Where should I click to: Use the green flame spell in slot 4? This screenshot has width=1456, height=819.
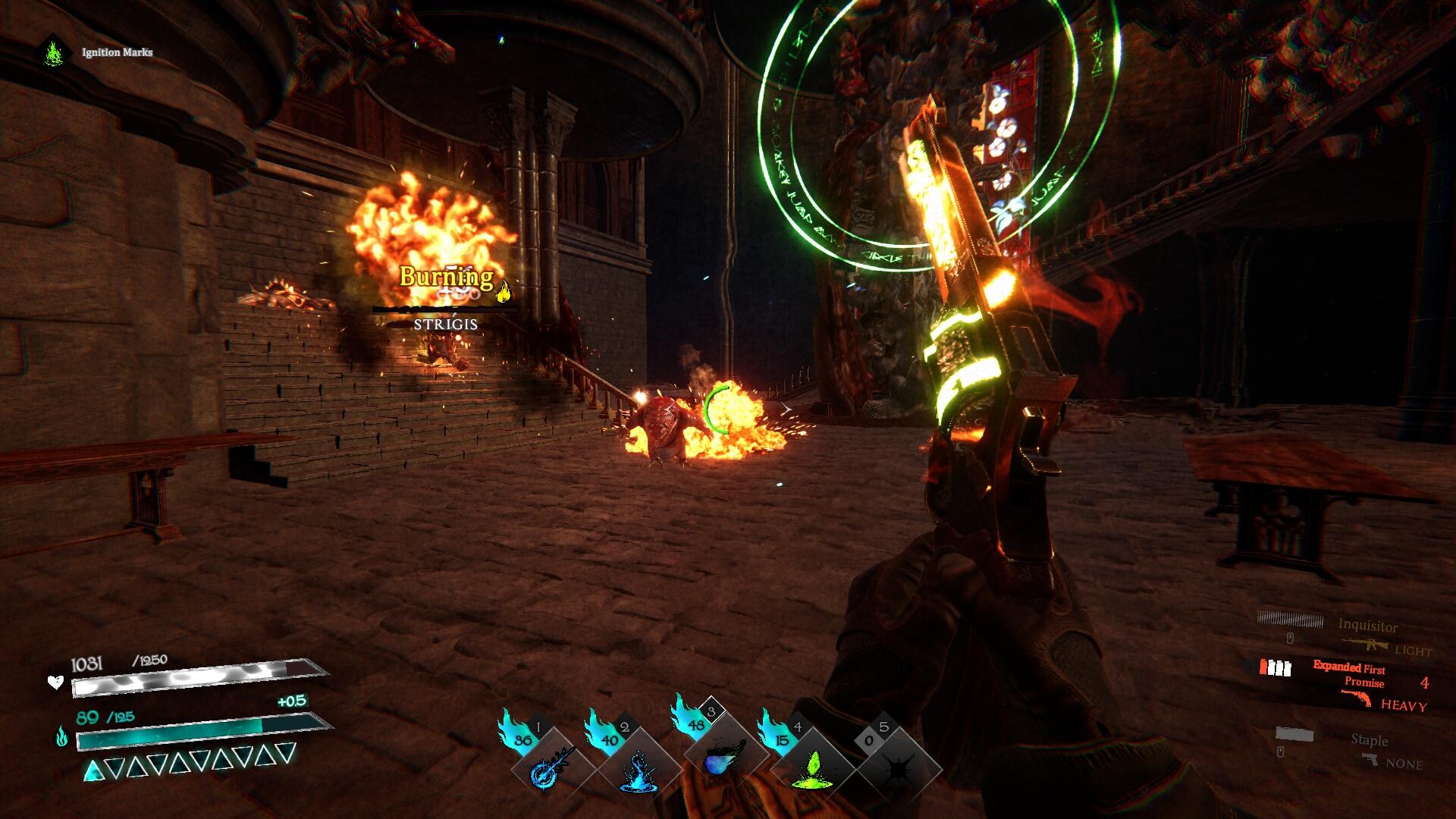click(x=811, y=767)
